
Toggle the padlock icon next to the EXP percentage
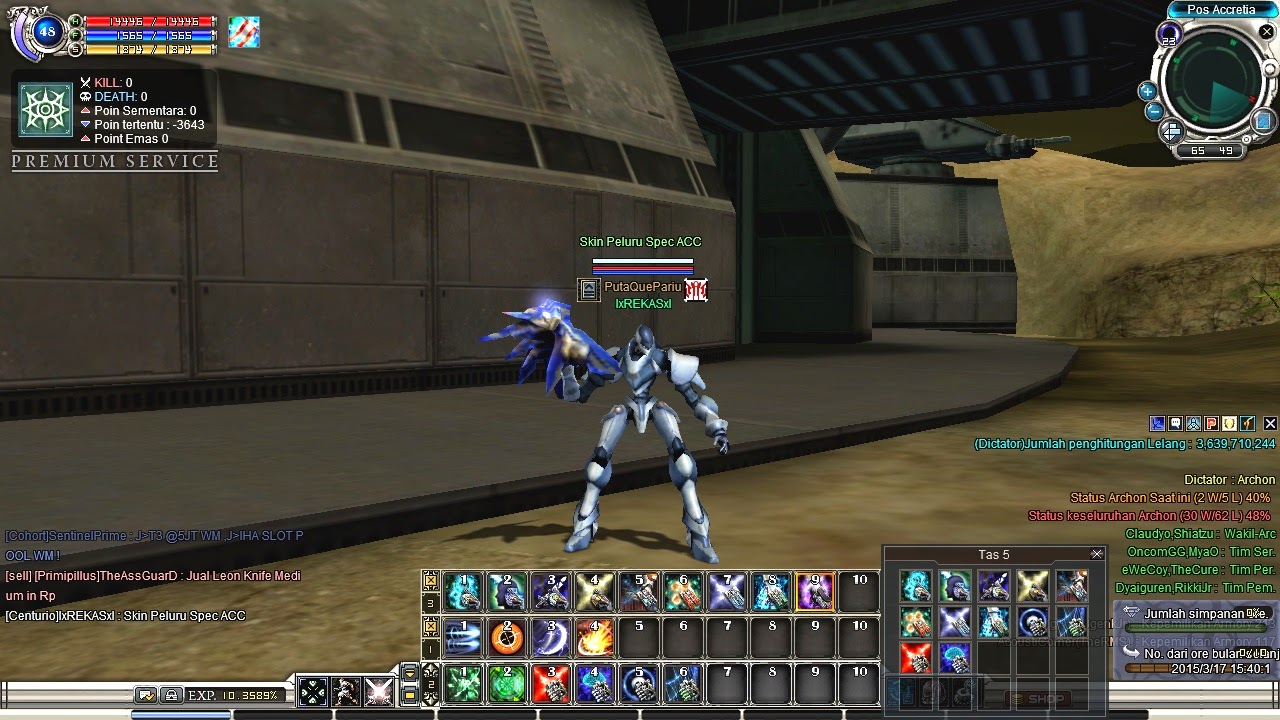(x=172, y=694)
